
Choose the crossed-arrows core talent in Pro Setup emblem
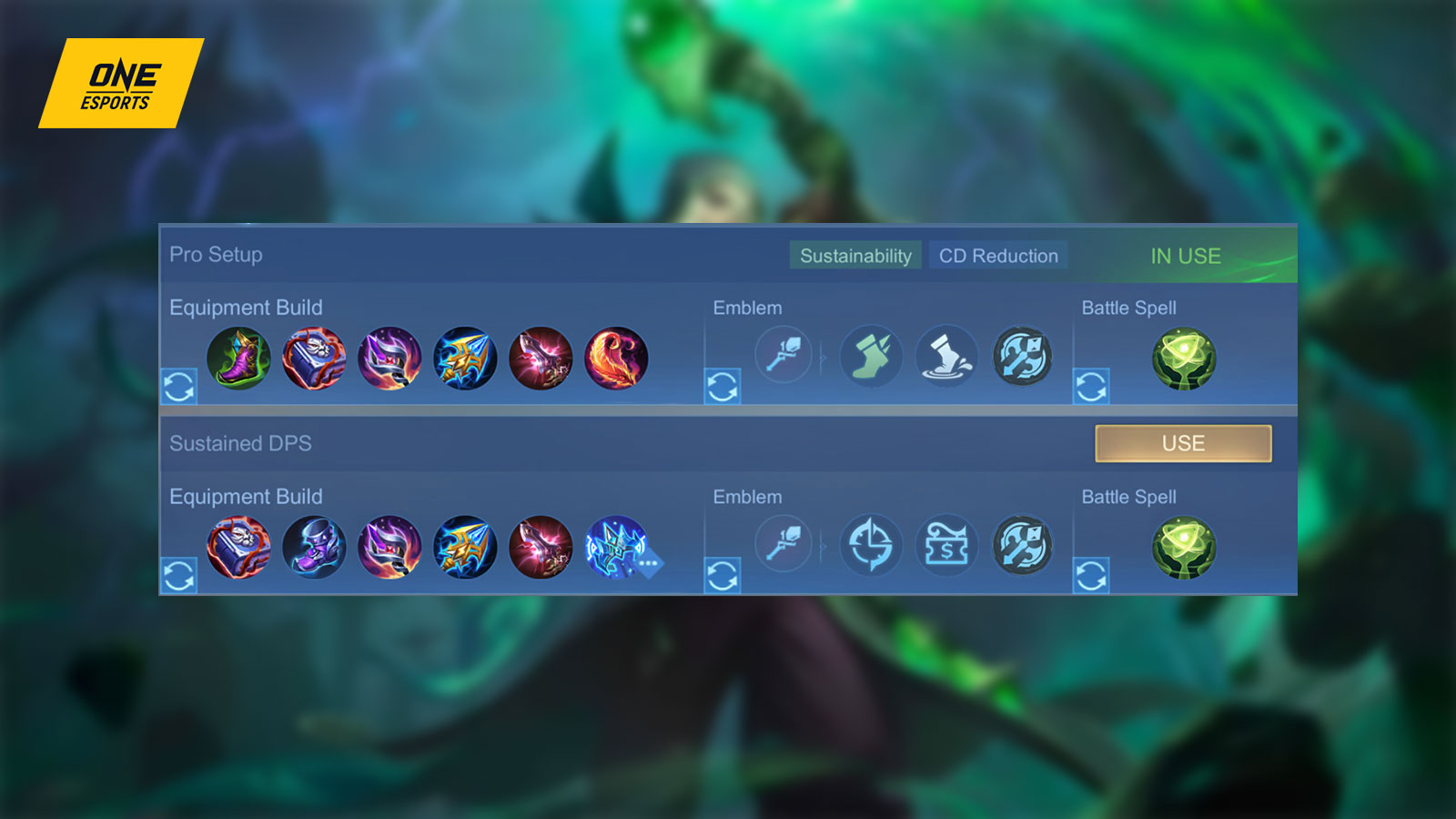pyautogui.click(x=1024, y=357)
